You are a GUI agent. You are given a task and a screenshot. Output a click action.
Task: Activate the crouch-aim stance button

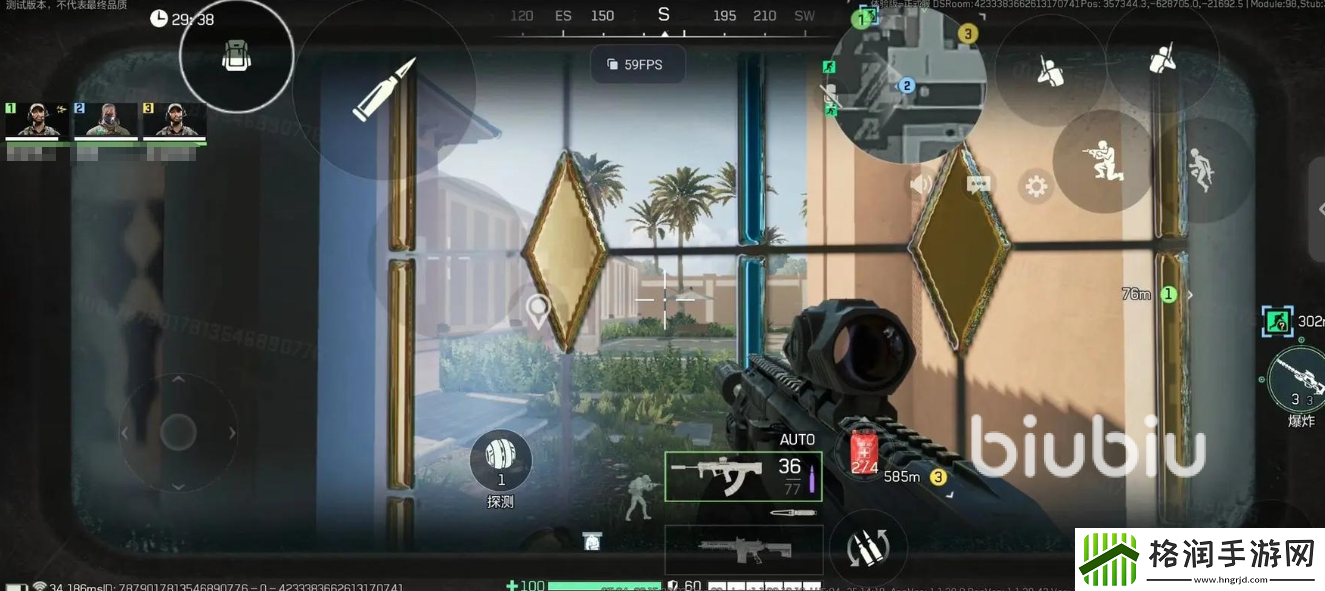coord(1102,162)
